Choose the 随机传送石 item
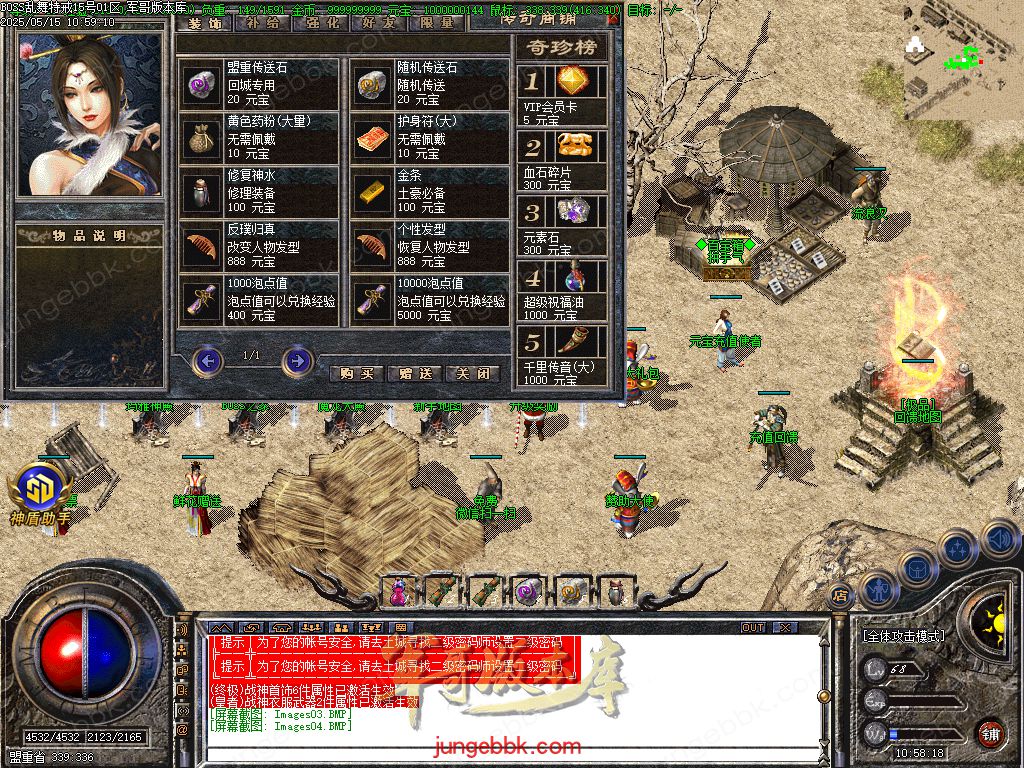The width and height of the screenshot is (1024, 768). [x=373, y=84]
